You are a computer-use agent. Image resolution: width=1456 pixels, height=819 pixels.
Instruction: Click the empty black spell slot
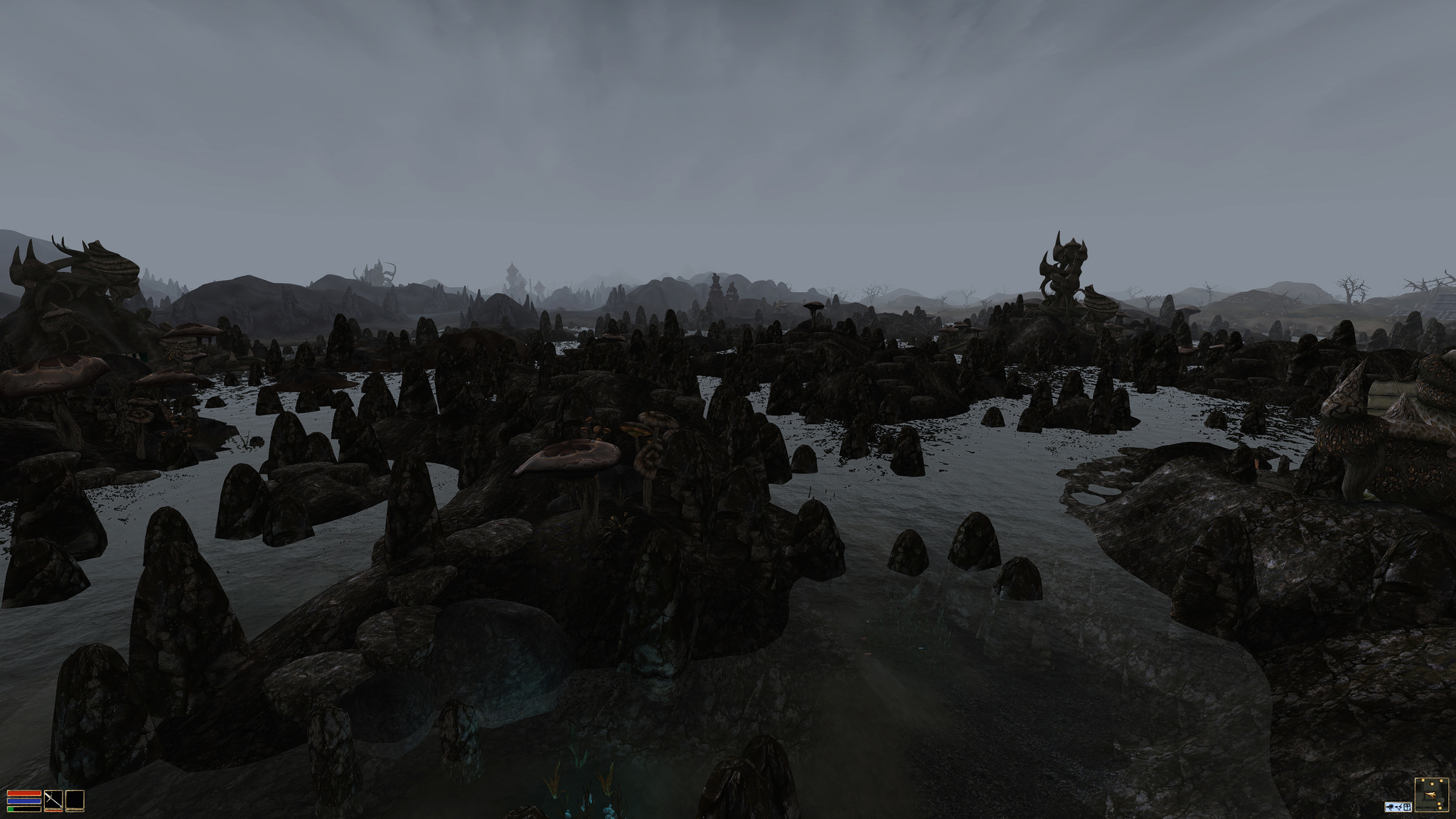coord(75,801)
